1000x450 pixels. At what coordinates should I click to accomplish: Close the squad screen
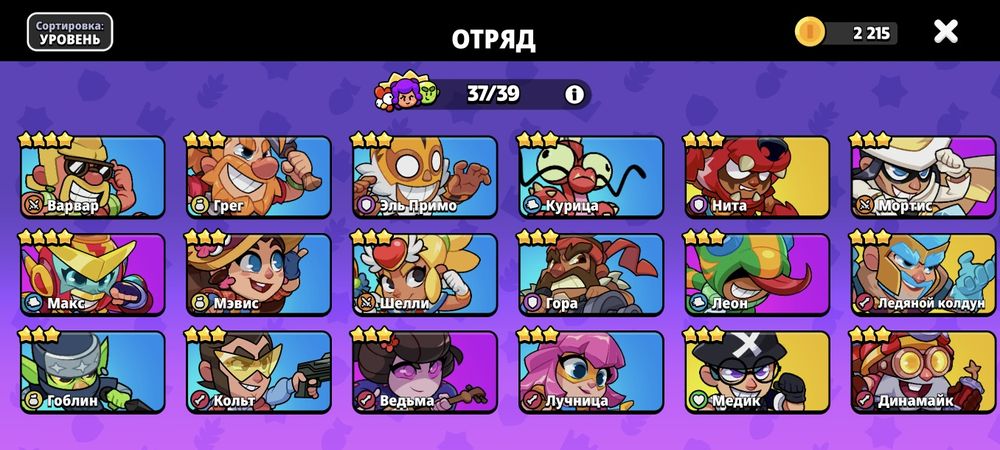click(945, 32)
